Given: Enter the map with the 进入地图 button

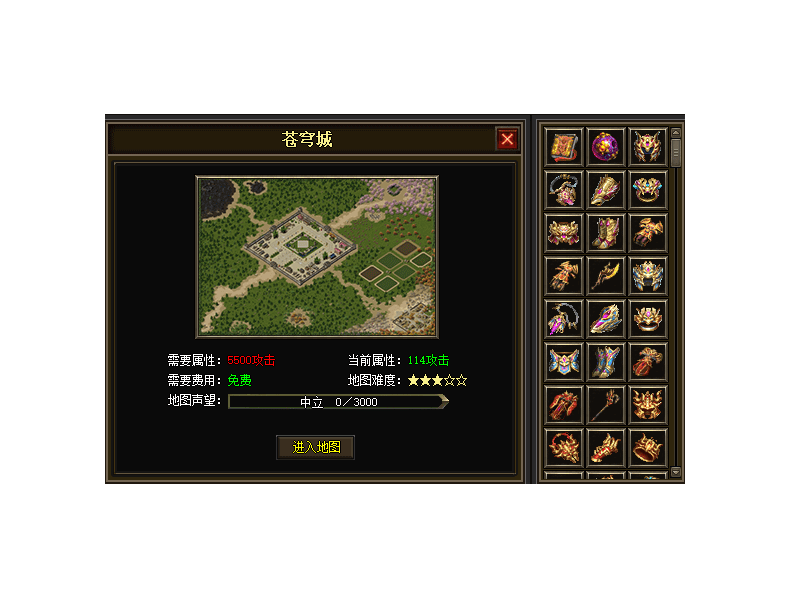Looking at the screenshot, I should click(316, 447).
